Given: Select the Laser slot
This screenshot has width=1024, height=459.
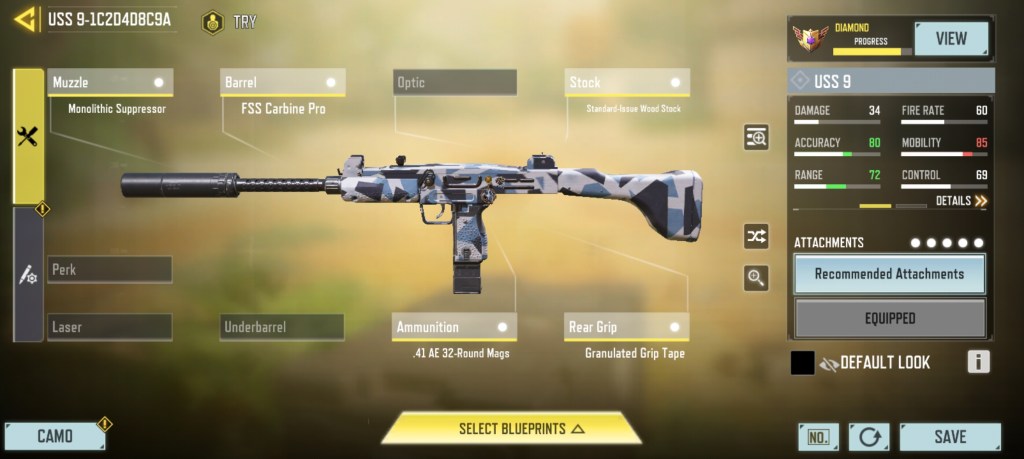Looking at the screenshot, I should pos(110,327).
